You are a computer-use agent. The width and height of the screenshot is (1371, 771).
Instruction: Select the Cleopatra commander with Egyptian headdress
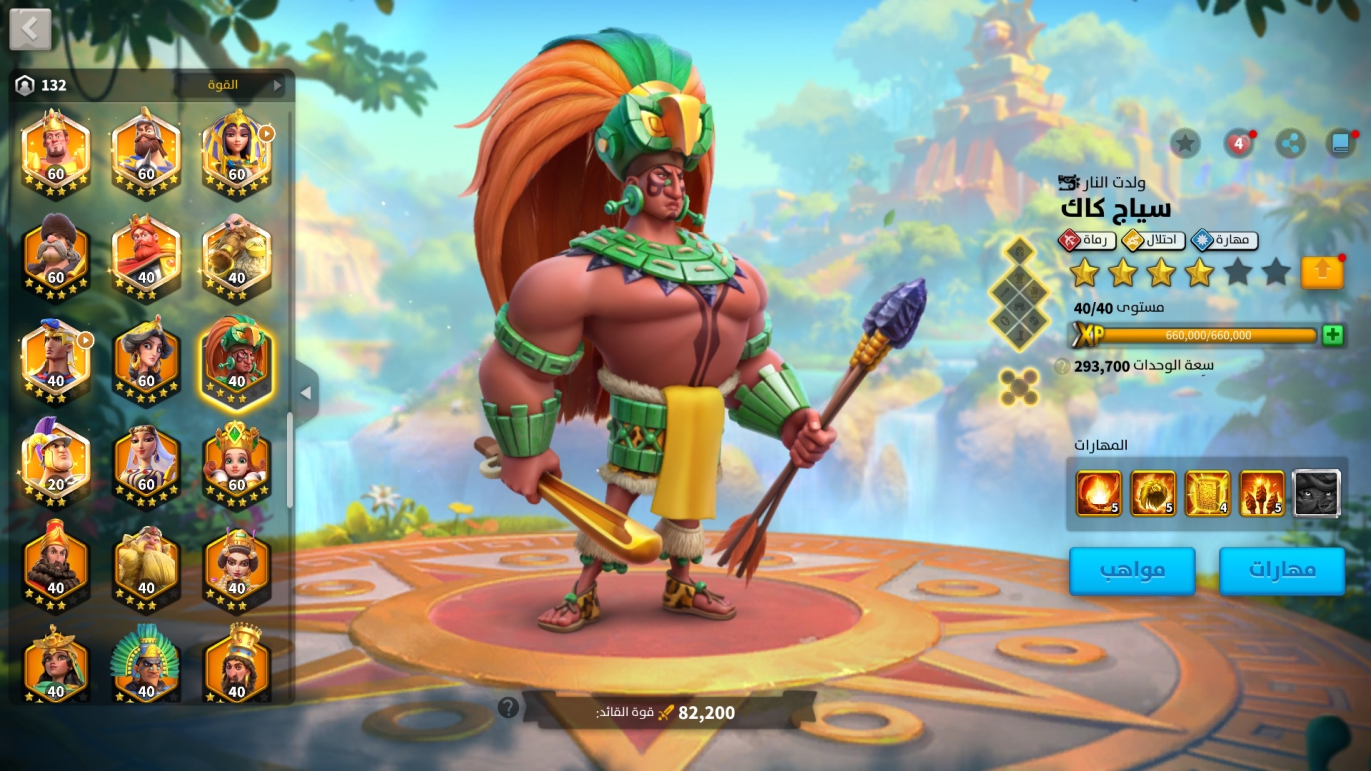pyautogui.click(x=236, y=152)
